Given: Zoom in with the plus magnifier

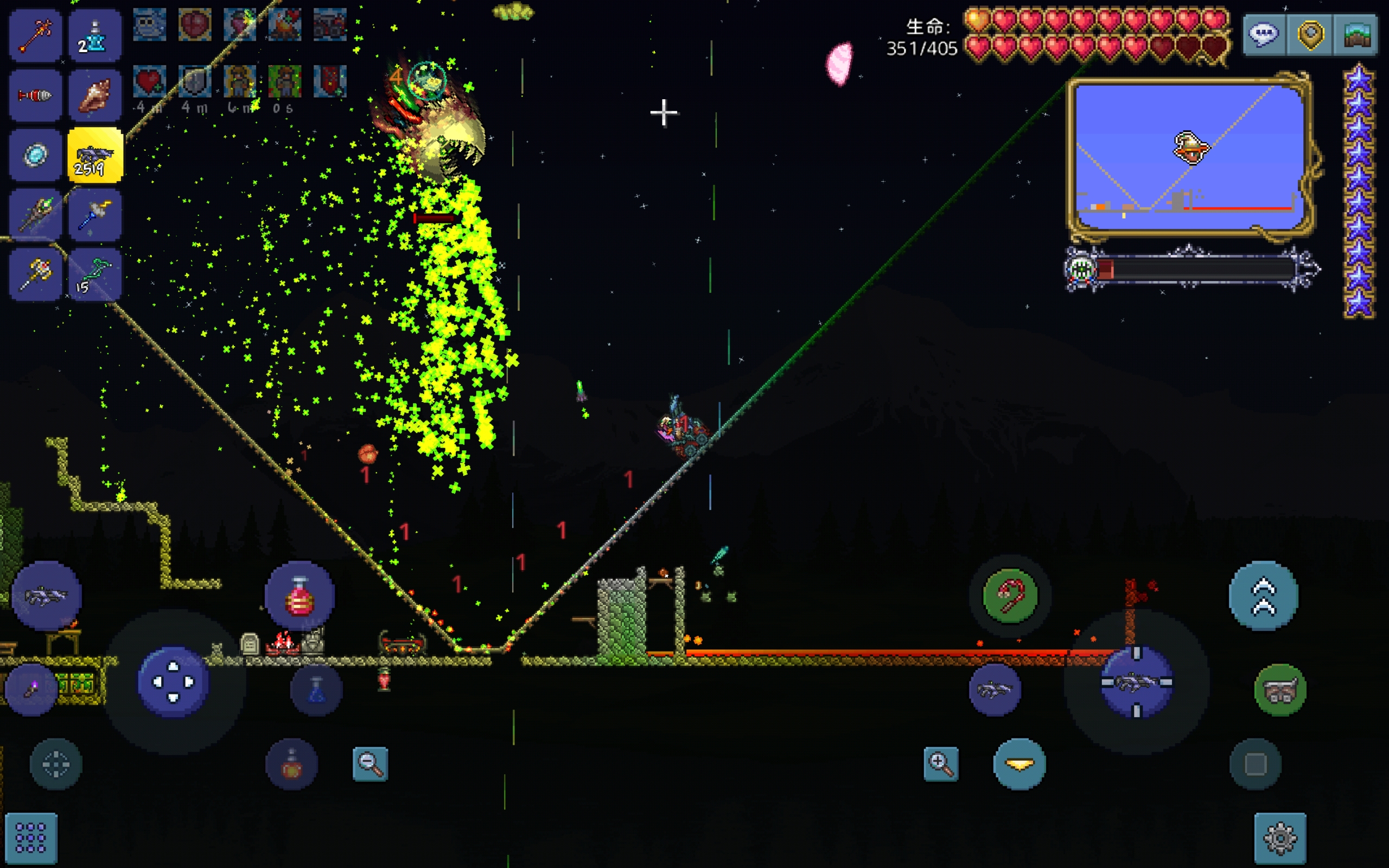Looking at the screenshot, I should 941,763.
